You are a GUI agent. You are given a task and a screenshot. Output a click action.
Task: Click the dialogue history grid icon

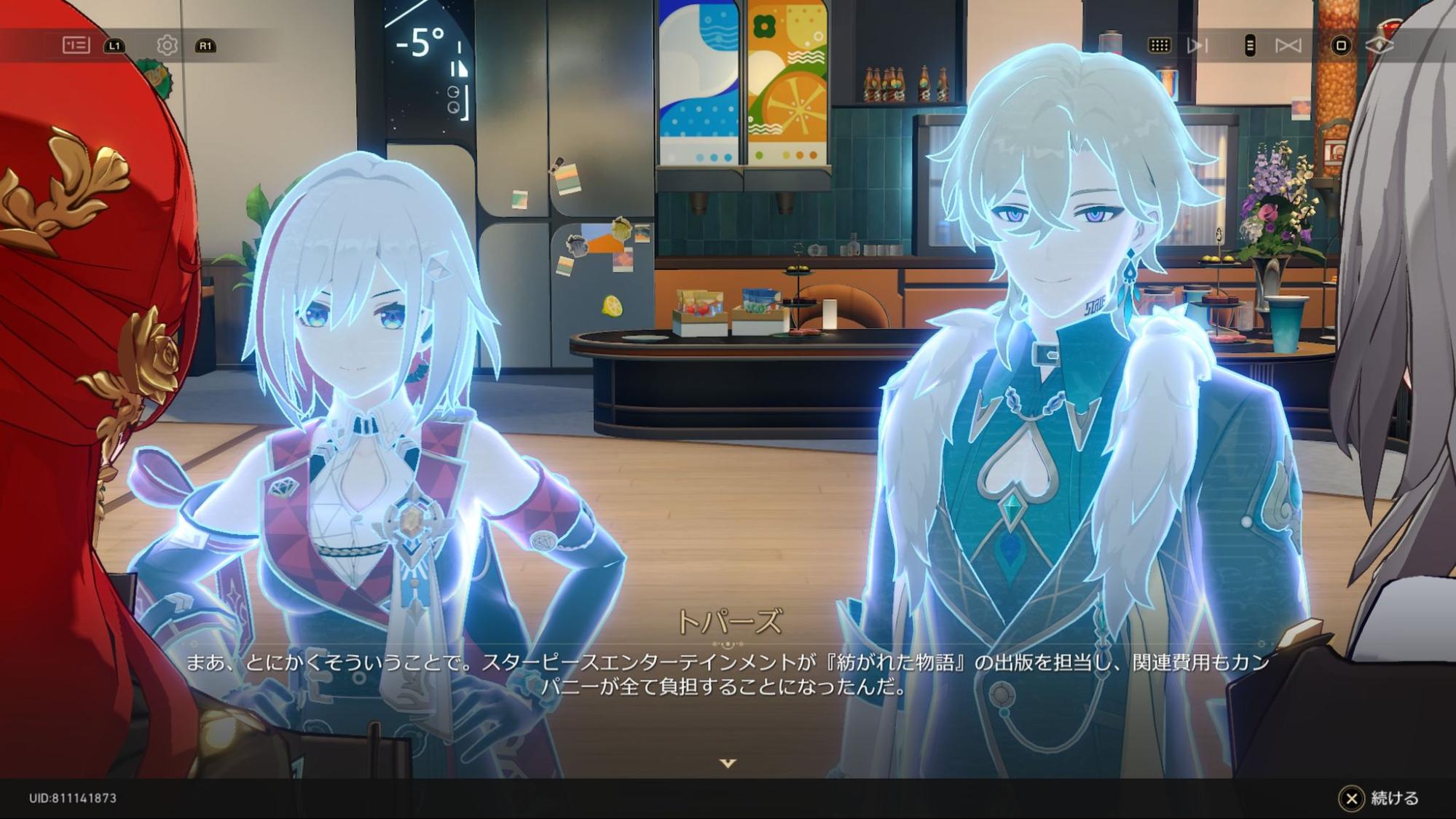(1160, 44)
